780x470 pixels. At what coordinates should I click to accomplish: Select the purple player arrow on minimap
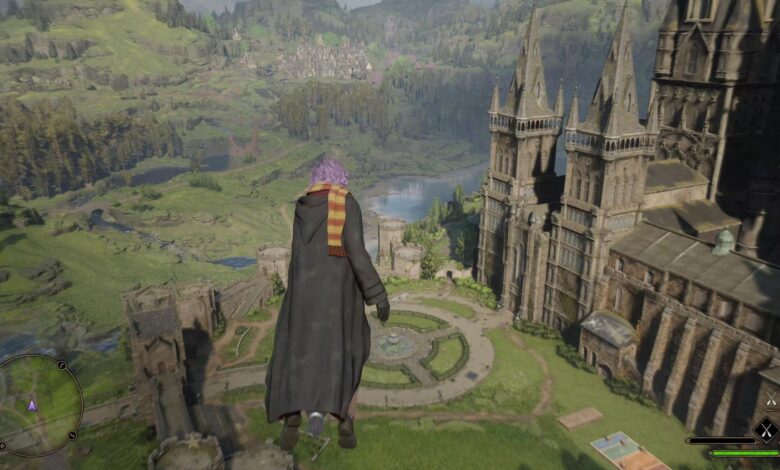pyautogui.click(x=32, y=405)
